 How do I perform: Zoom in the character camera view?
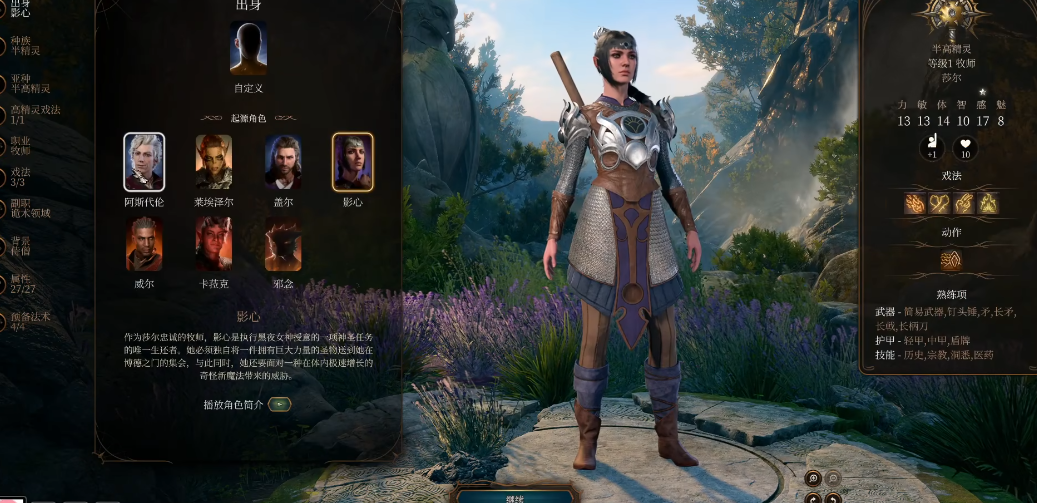point(812,479)
